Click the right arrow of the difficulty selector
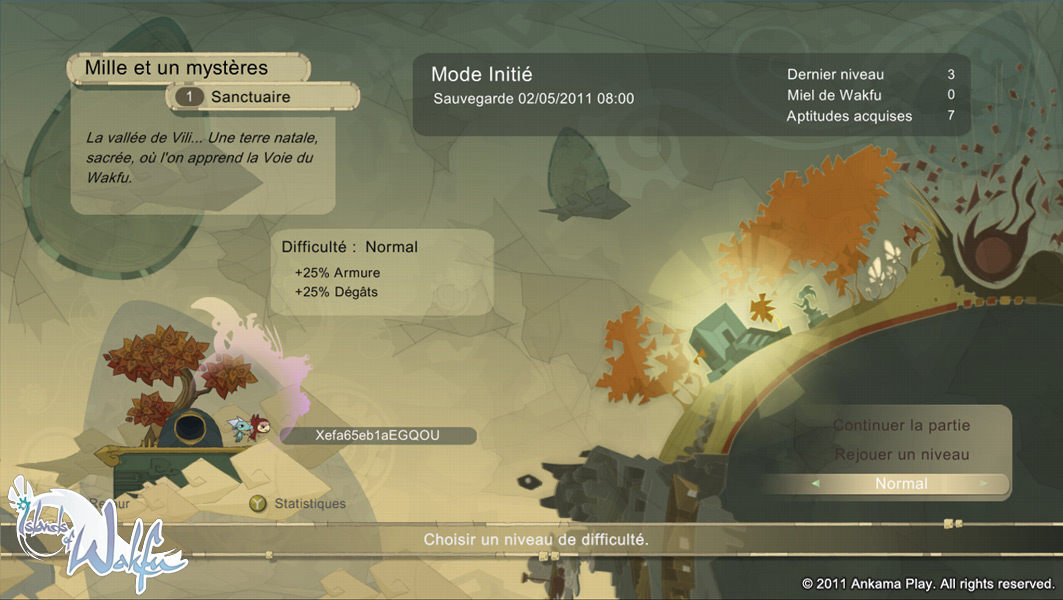1063x600 pixels. pyautogui.click(x=985, y=484)
